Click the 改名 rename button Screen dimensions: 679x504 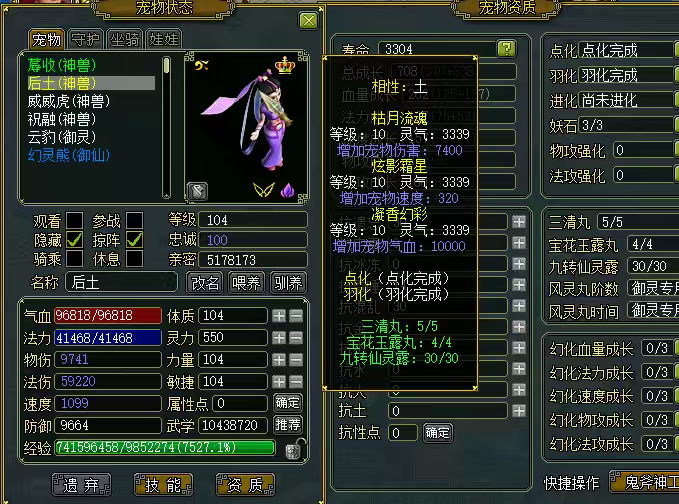(206, 283)
